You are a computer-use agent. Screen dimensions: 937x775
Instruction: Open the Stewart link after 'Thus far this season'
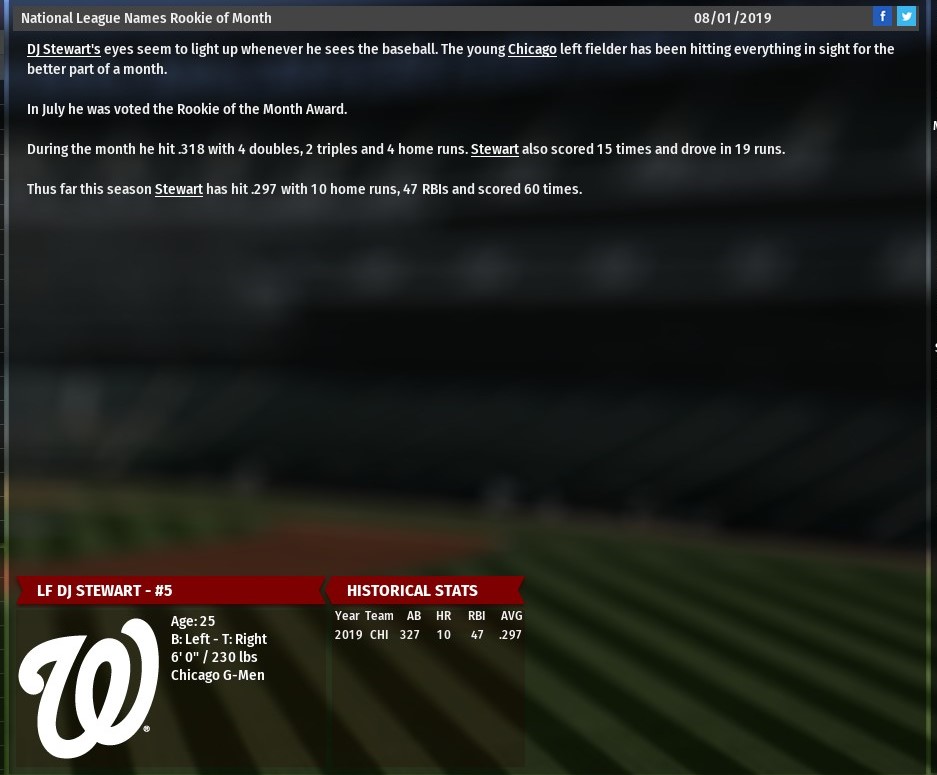tap(179, 189)
